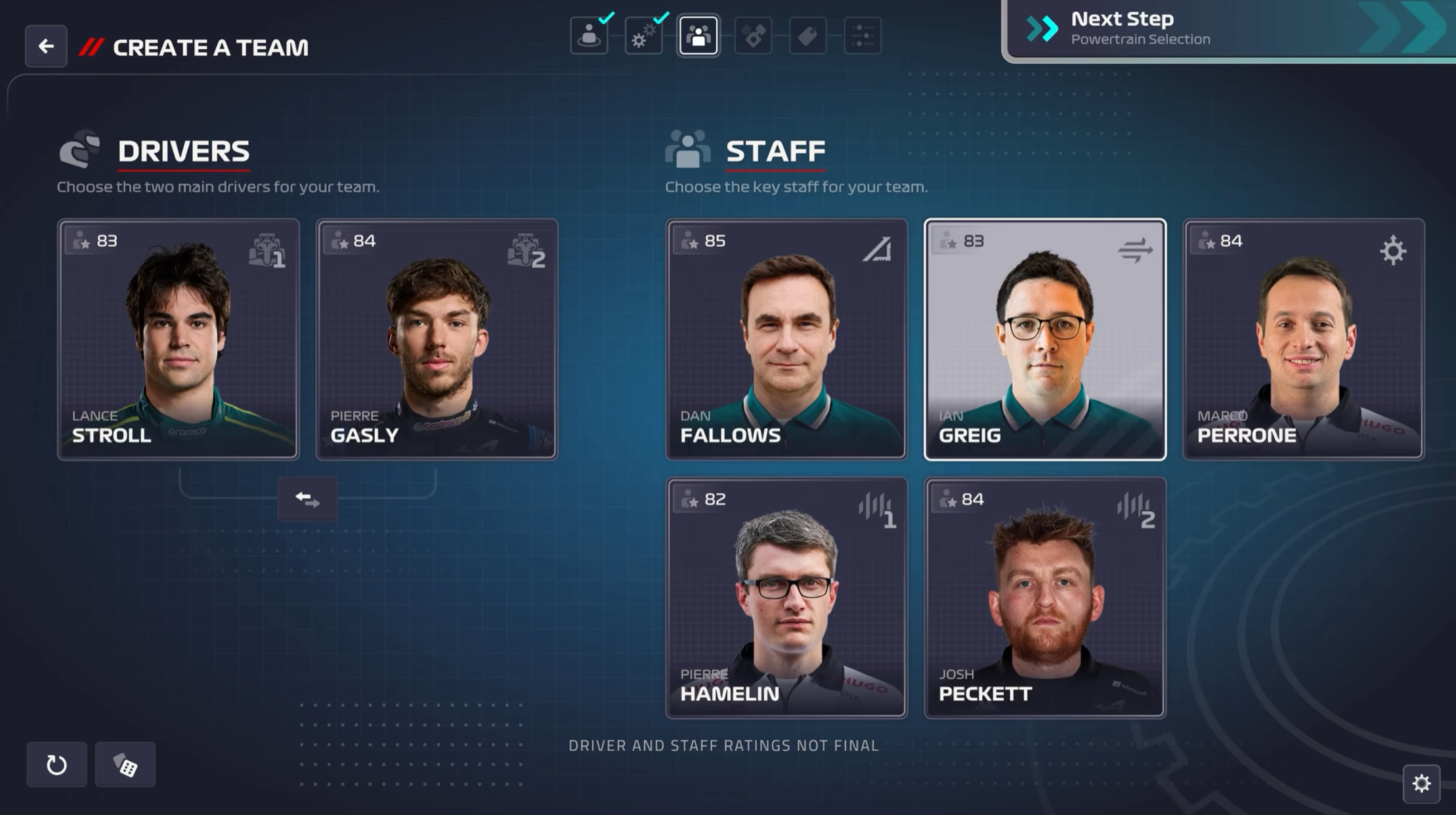Jump to the sliders icon step
Viewport: 1456px width, 815px height.
pos(862,35)
